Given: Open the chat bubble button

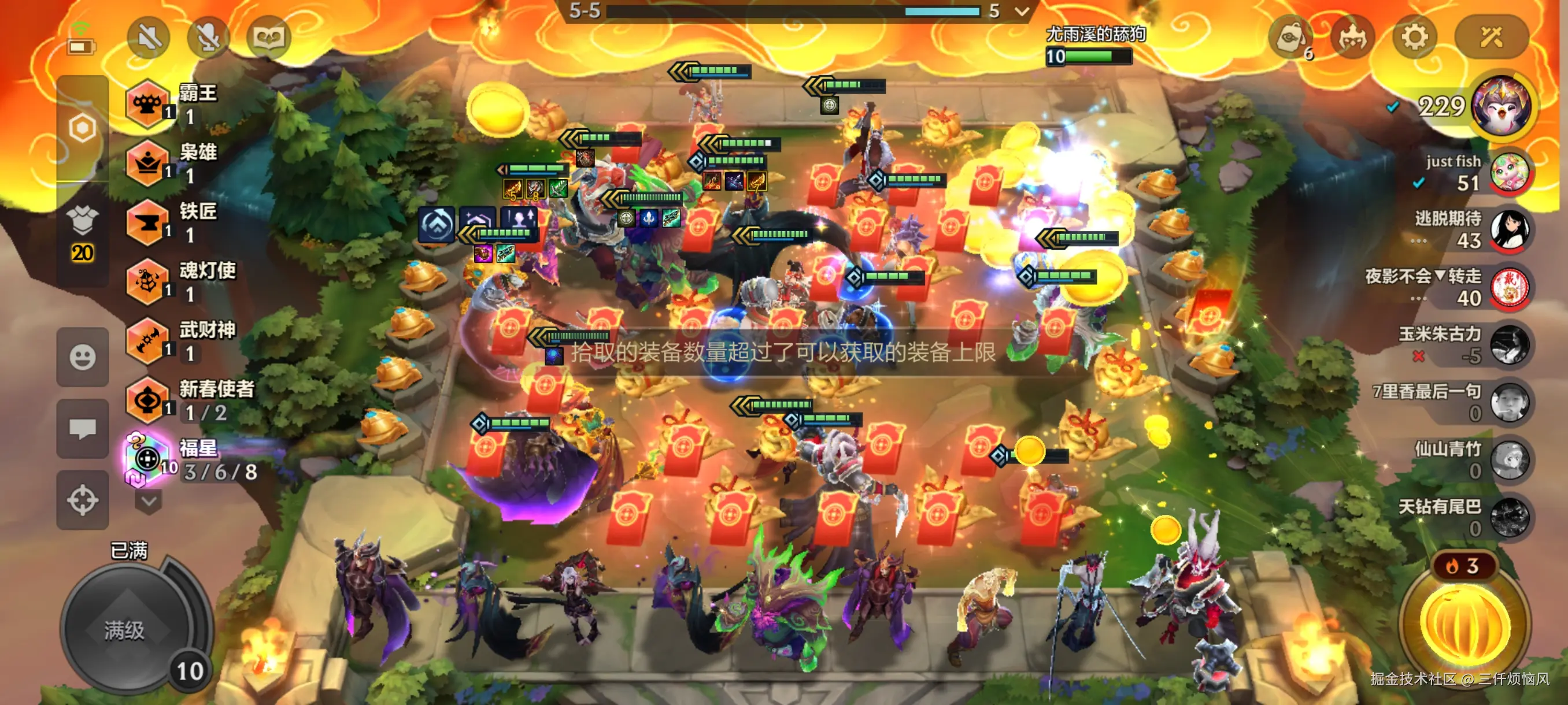Looking at the screenshot, I should [x=82, y=429].
